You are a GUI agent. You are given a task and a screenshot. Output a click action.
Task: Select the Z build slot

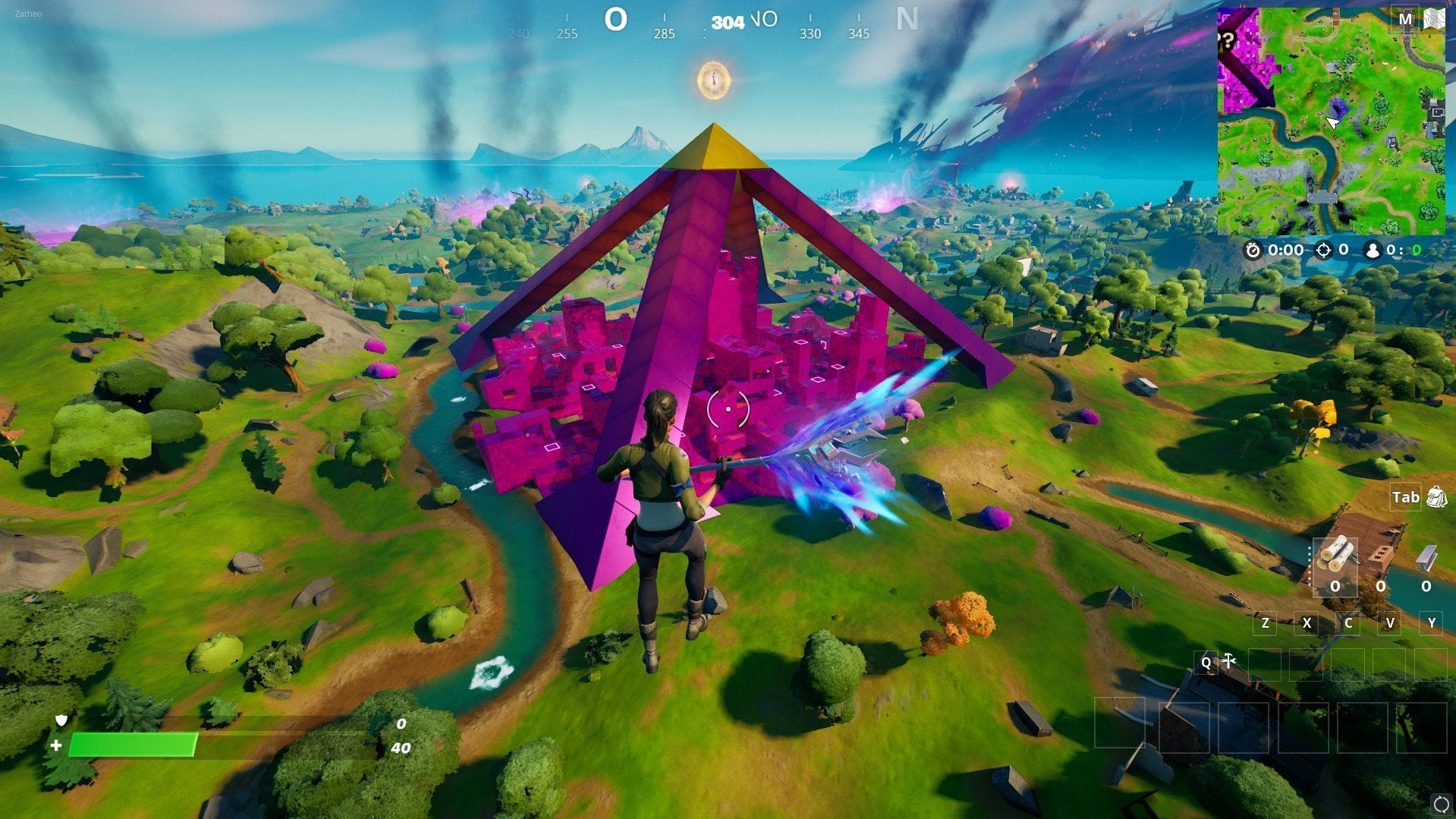[1266, 624]
